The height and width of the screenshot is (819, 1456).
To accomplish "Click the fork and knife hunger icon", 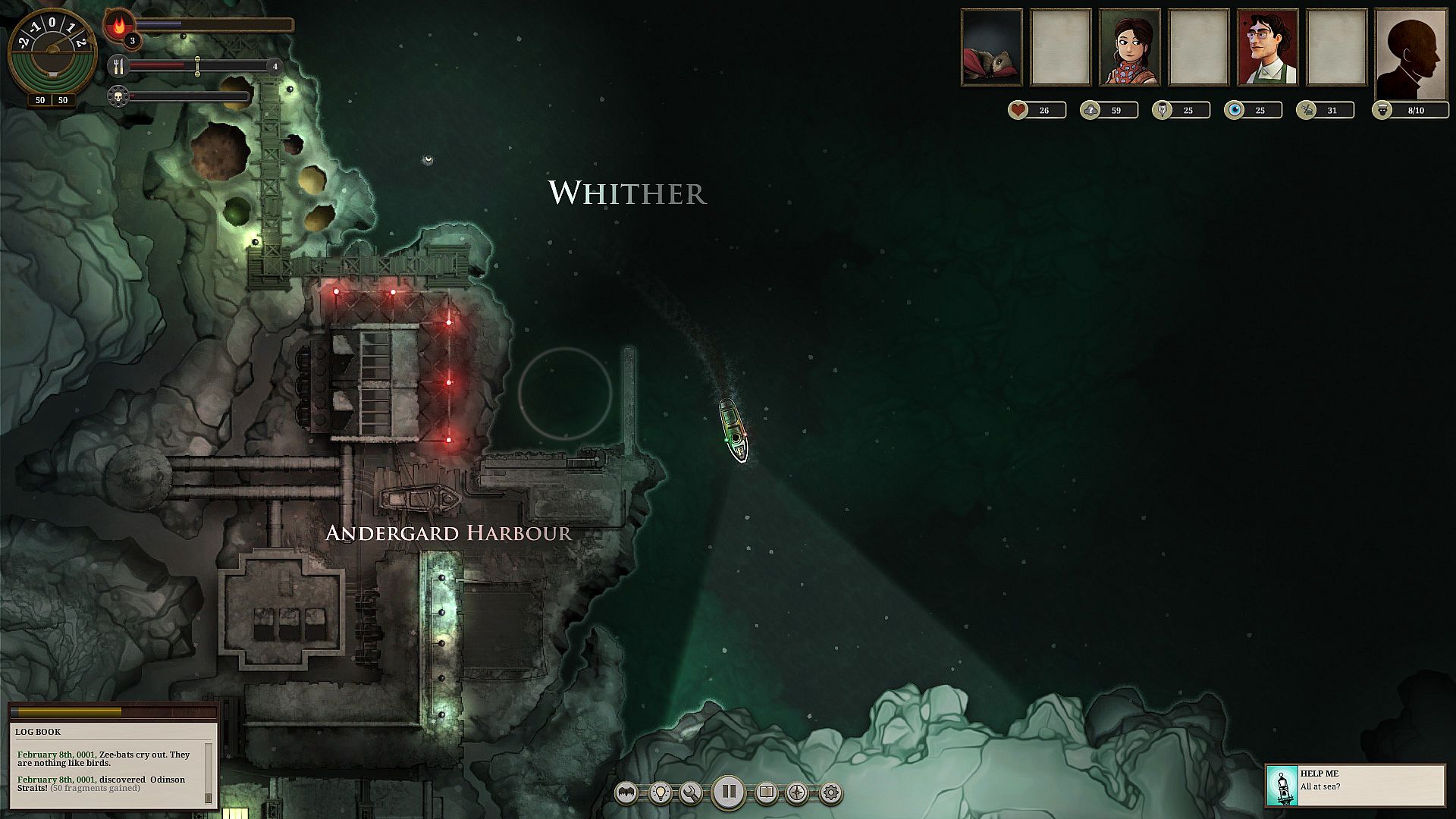I will point(118,66).
